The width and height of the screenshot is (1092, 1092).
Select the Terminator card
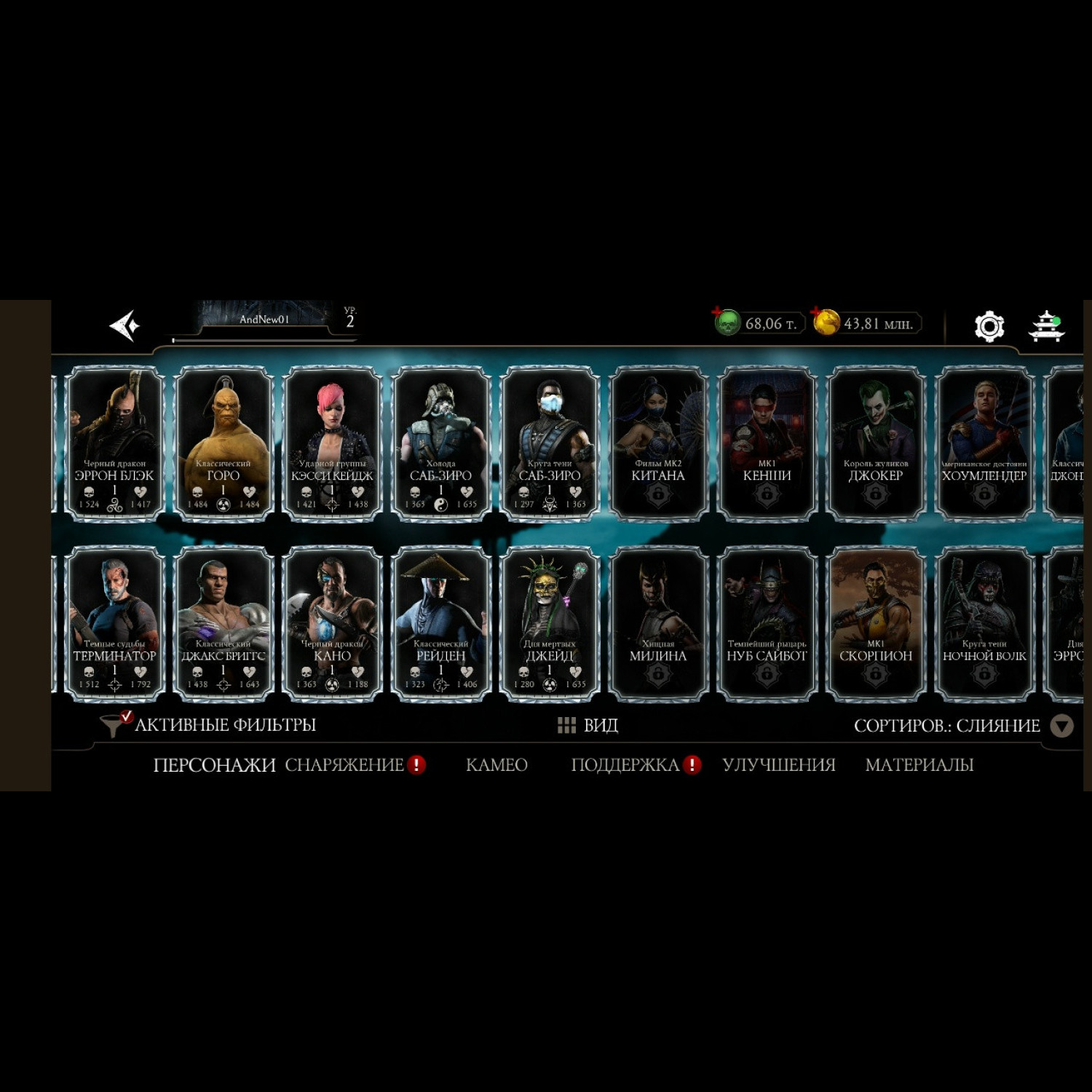pyautogui.click(x=115, y=623)
